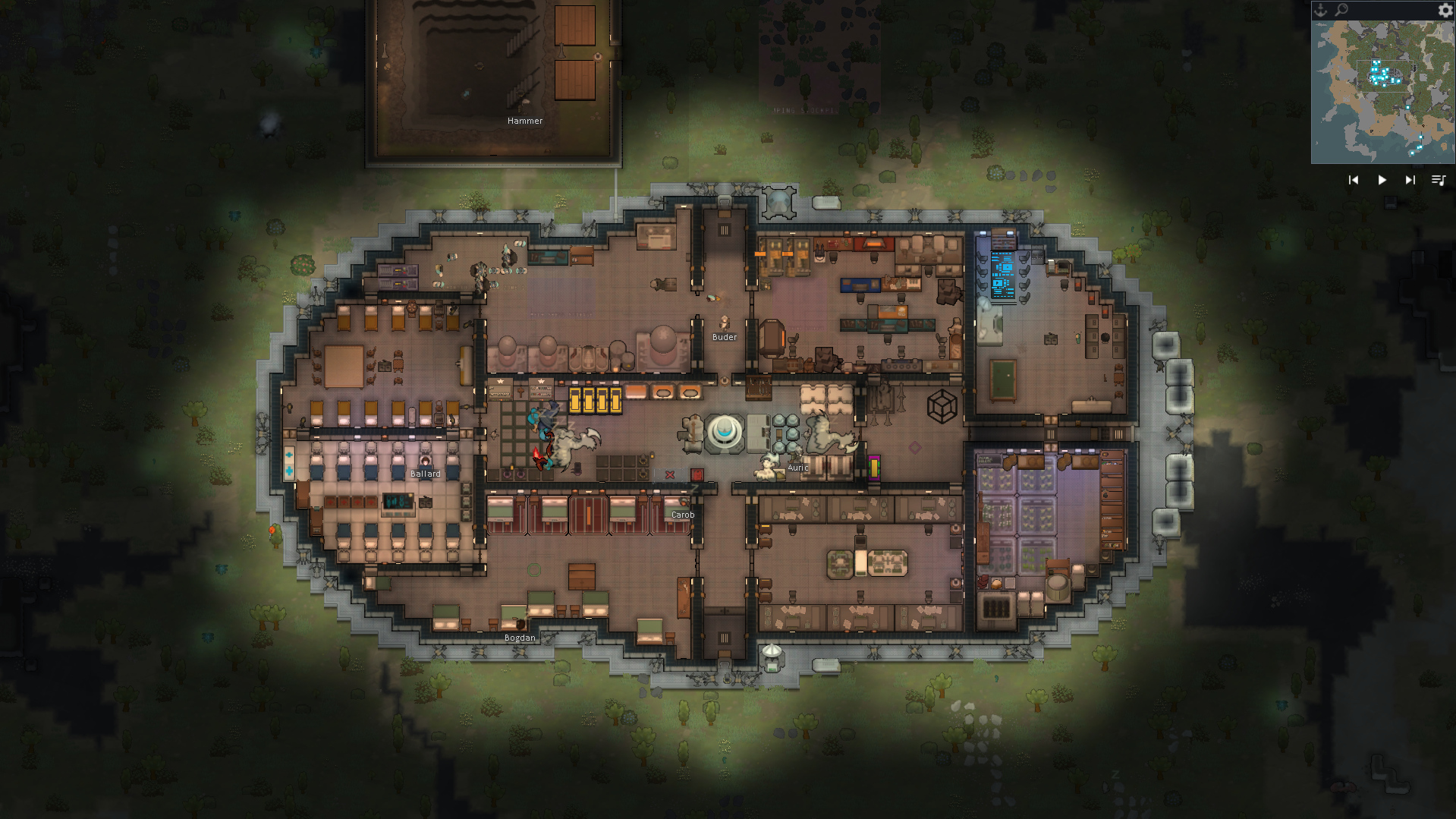1456x819 pixels.
Task: Toggle the minimap anchor icon
Action: click(1321, 10)
